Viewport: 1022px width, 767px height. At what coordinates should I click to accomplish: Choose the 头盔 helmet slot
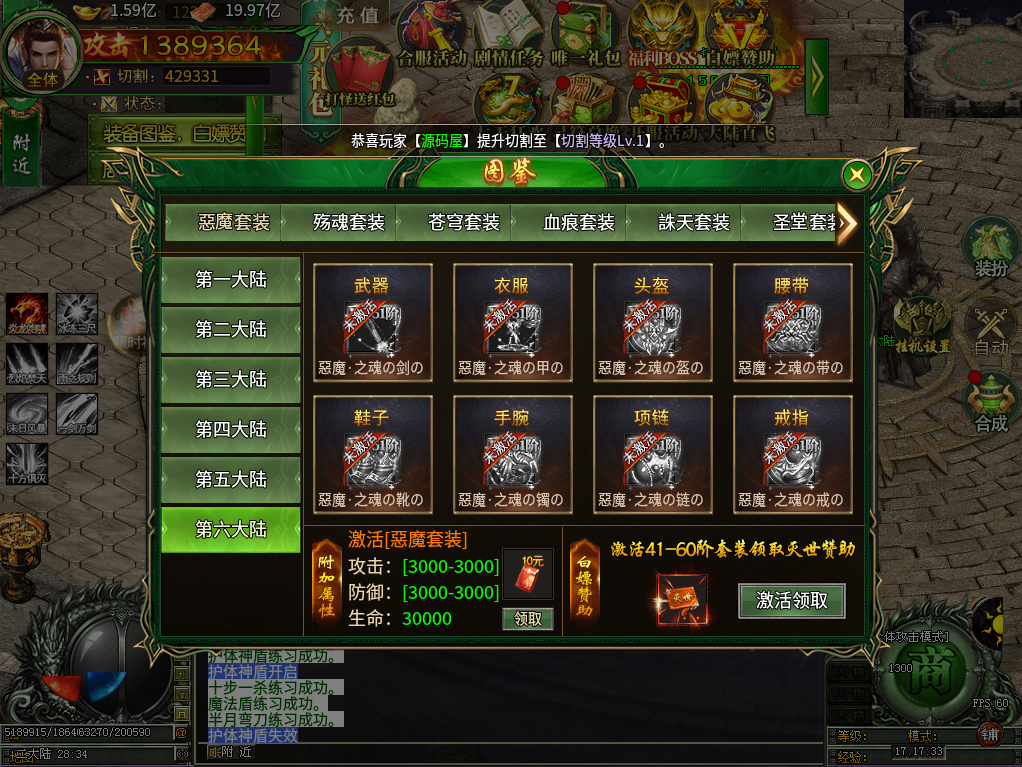pos(652,324)
